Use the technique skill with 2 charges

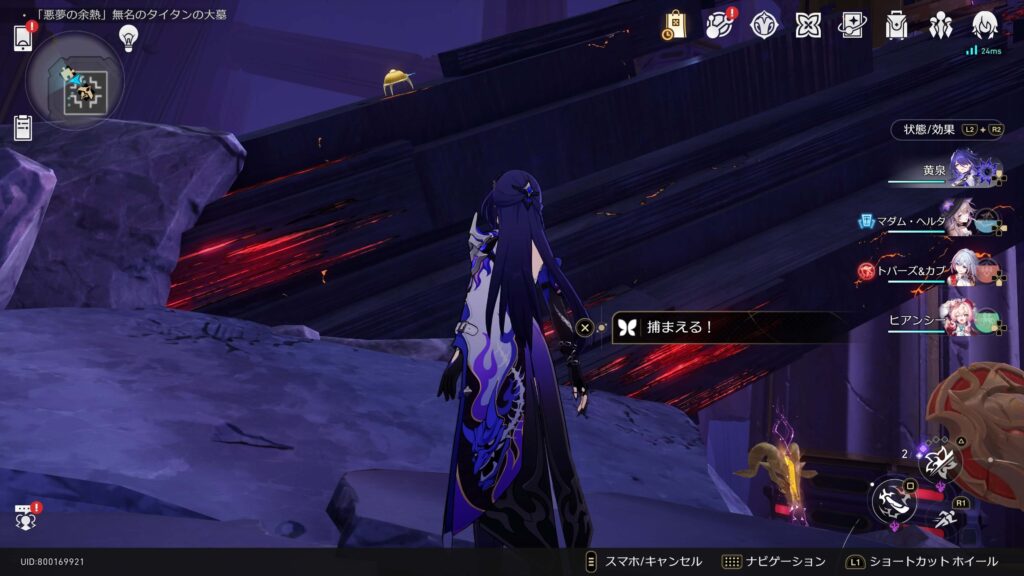coord(940,460)
